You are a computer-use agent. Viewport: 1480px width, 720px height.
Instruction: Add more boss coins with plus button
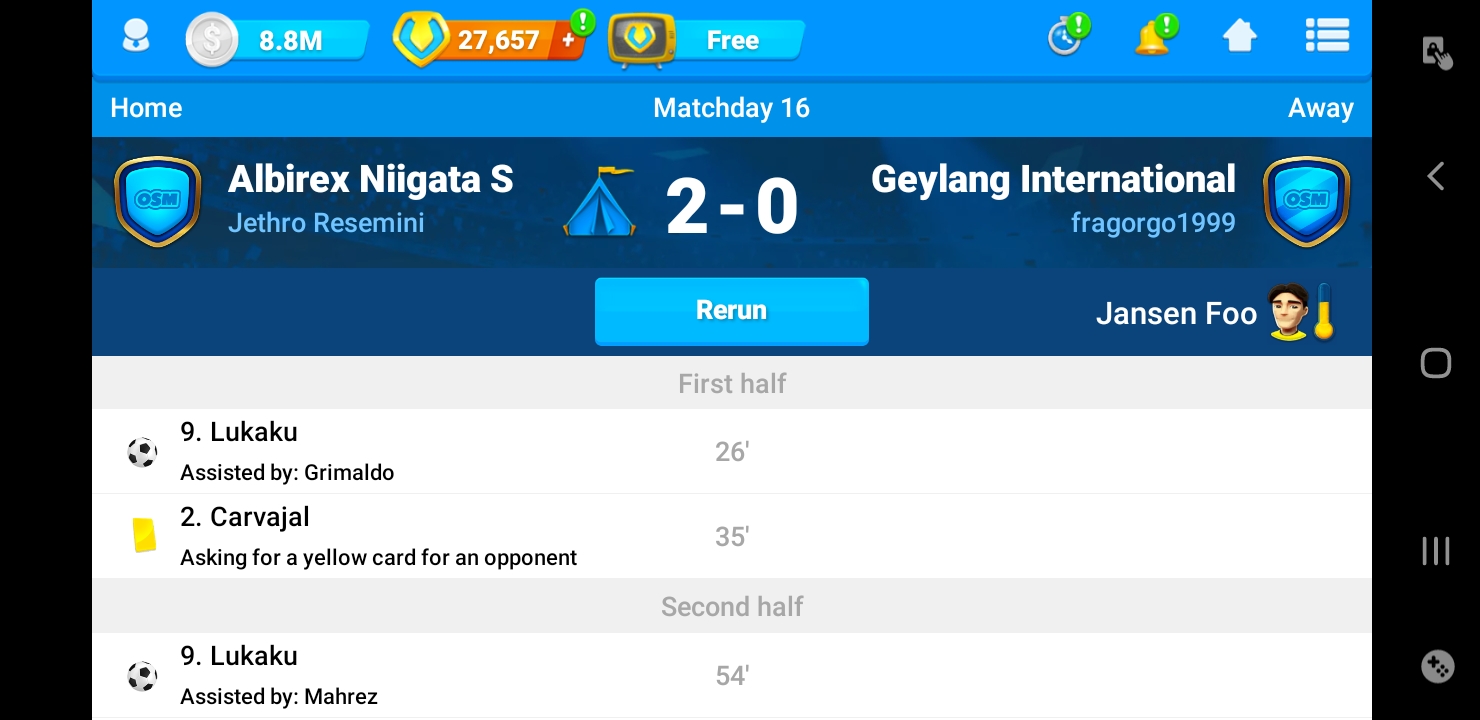coord(569,40)
